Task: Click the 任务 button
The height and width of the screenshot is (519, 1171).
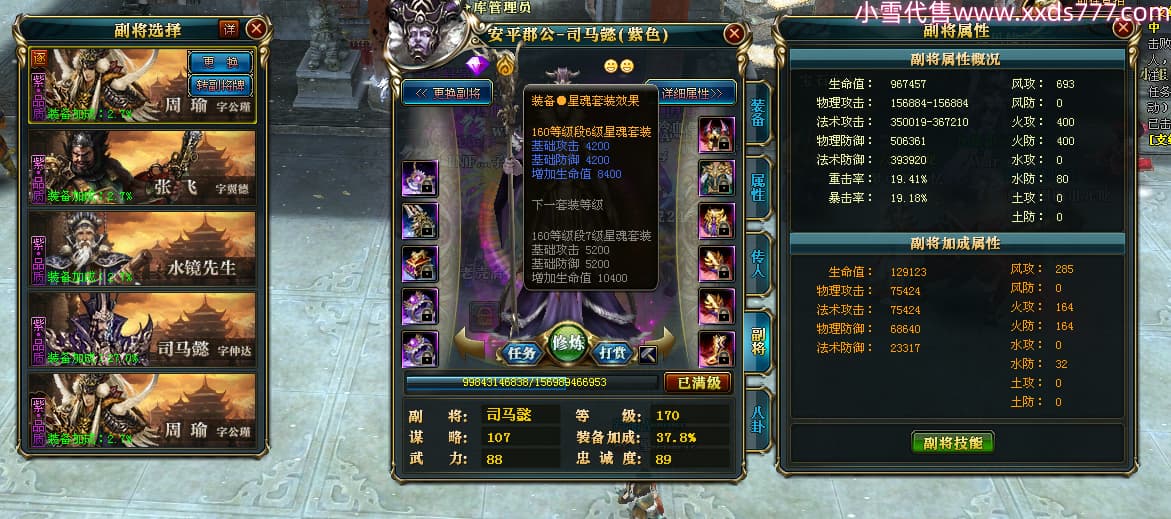Action: [x=522, y=353]
